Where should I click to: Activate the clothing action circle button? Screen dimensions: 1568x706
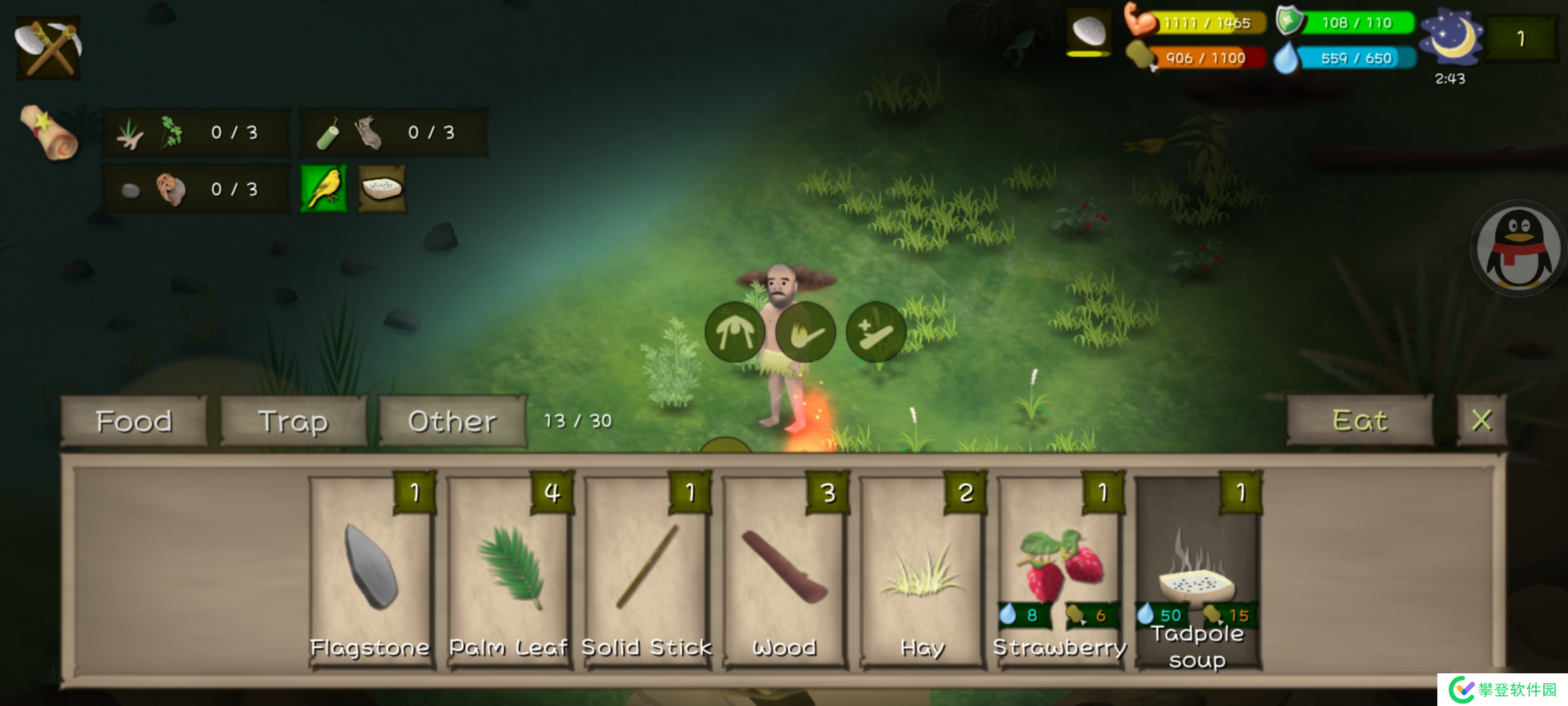(735, 332)
